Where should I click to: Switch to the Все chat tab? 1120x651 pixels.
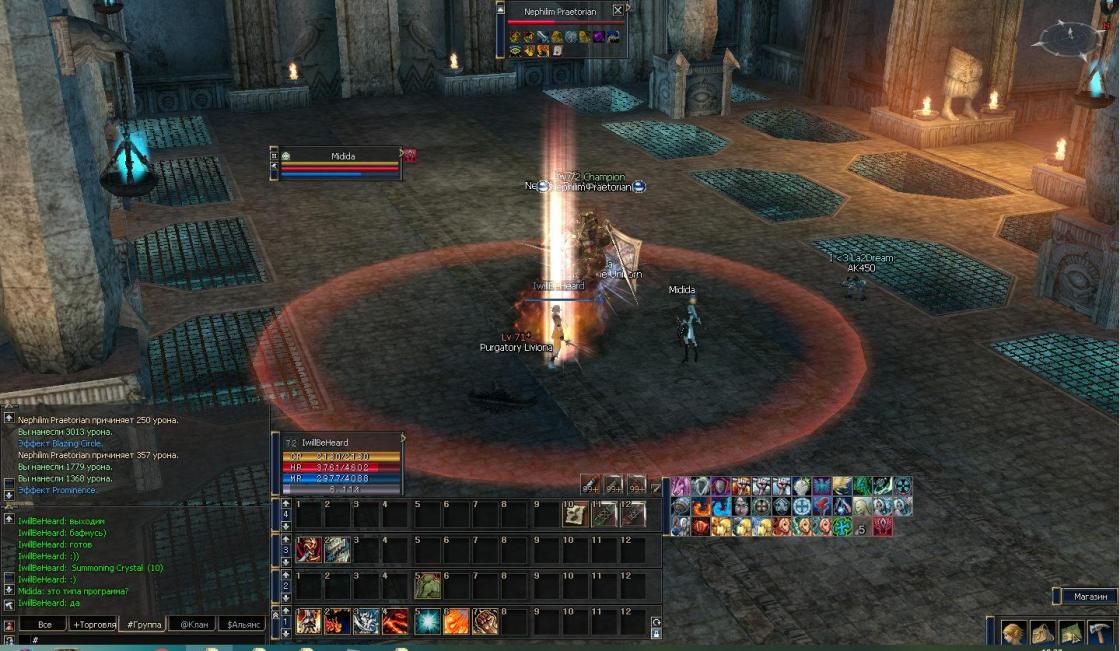pyautogui.click(x=43, y=624)
